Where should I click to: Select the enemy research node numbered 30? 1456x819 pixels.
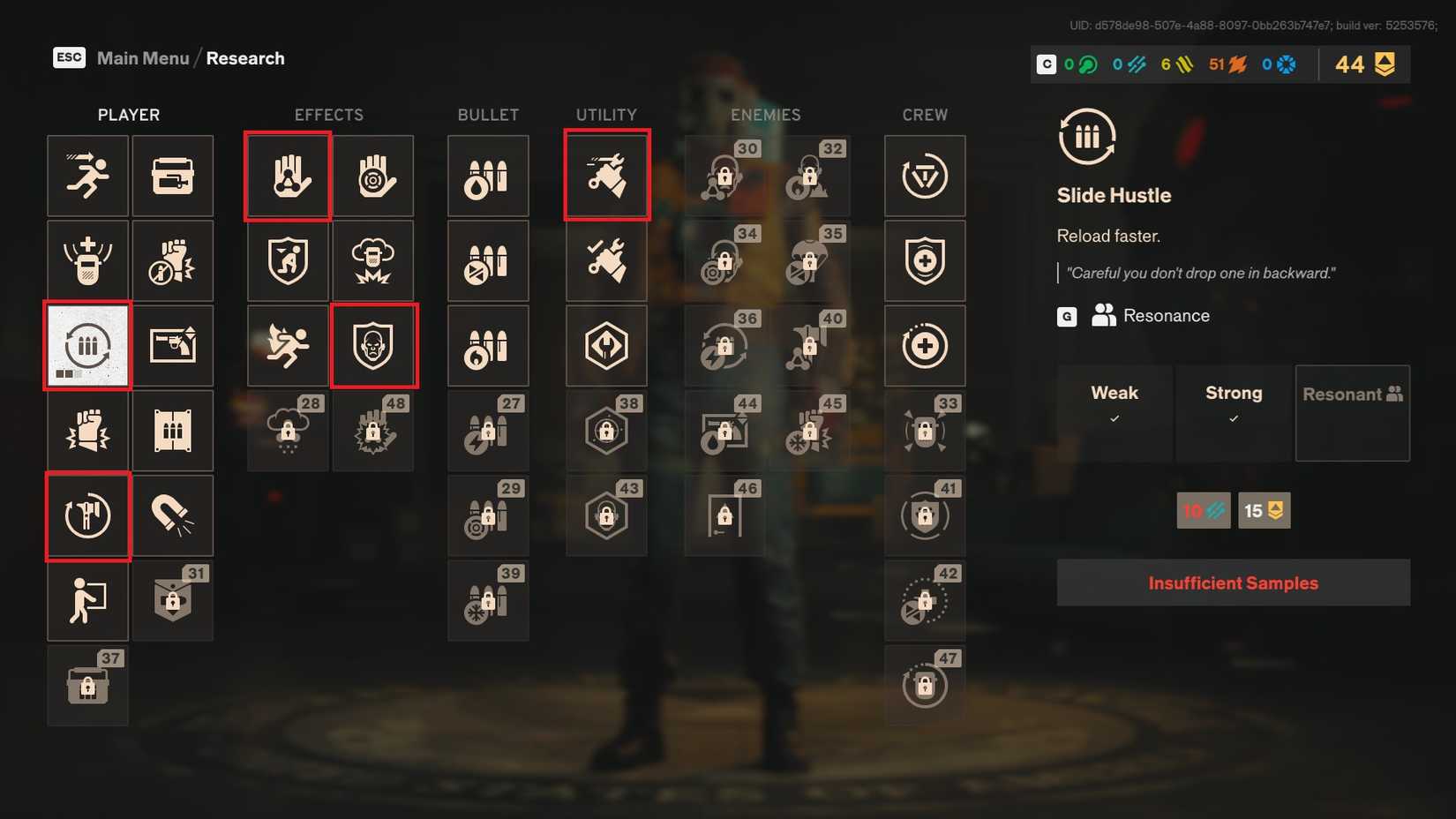(724, 176)
